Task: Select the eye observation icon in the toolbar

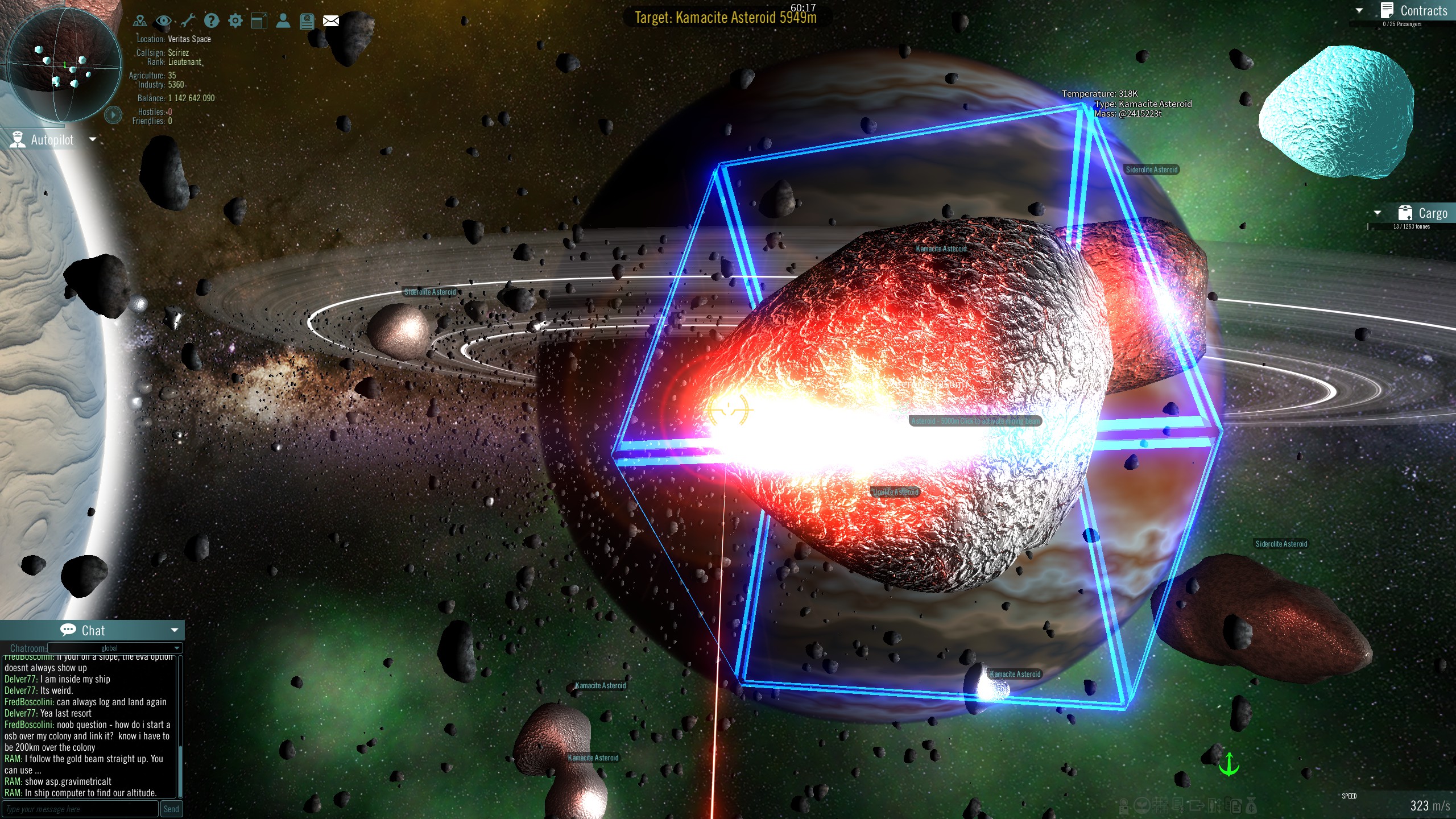Action: click(x=164, y=20)
